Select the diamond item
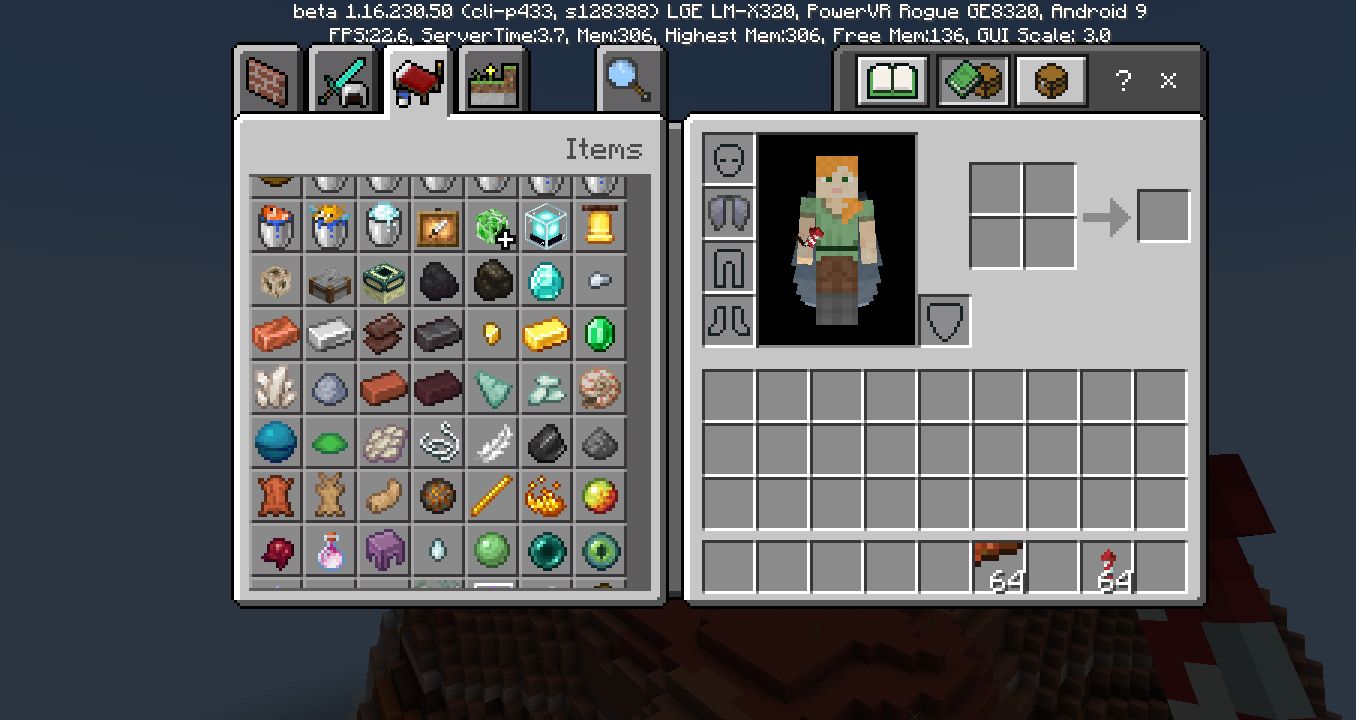1356x720 pixels. [x=546, y=280]
